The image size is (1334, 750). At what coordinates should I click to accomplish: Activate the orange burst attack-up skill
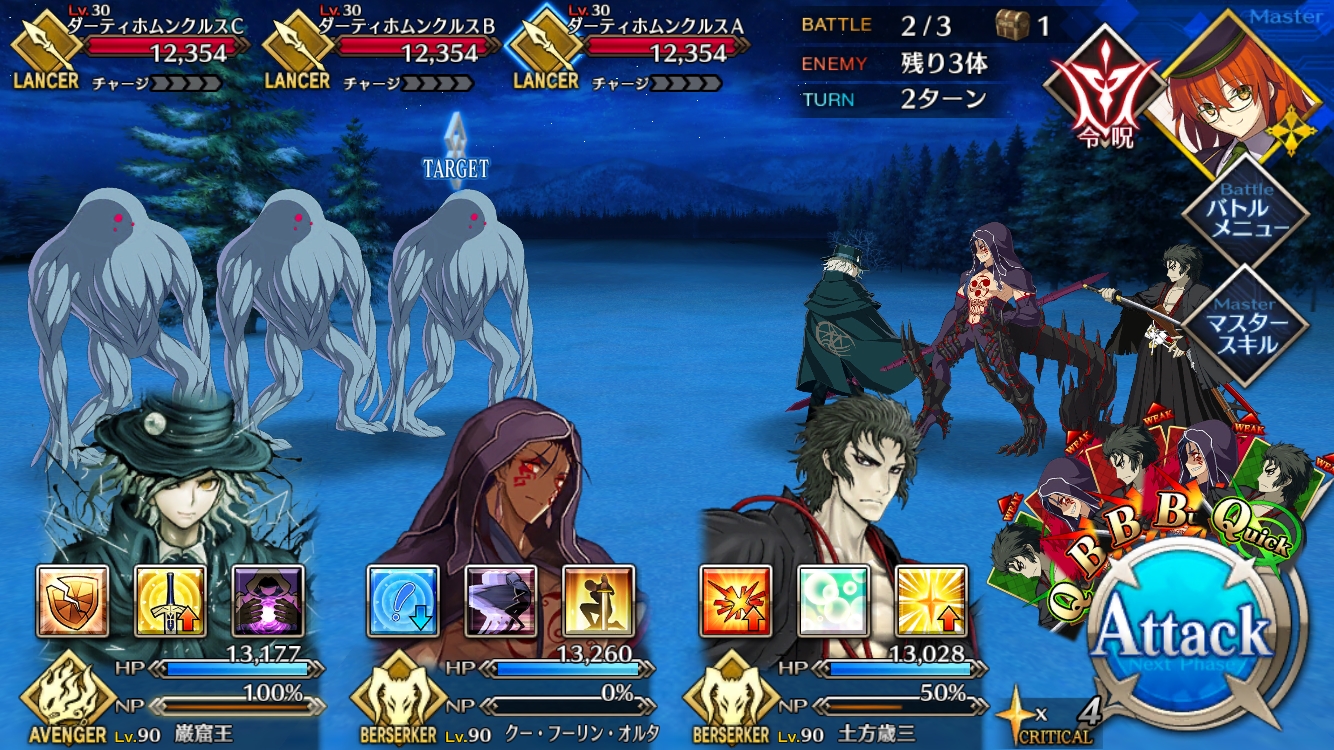click(735, 601)
